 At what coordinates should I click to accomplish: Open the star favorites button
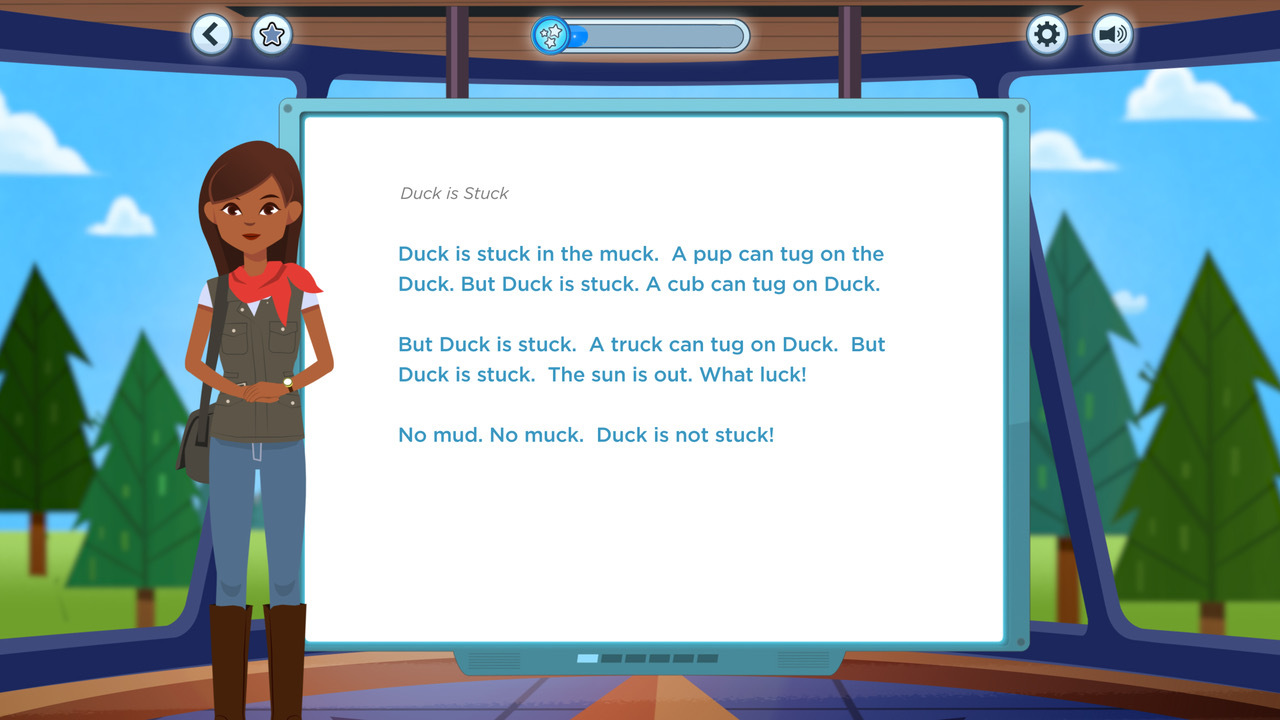271,35
